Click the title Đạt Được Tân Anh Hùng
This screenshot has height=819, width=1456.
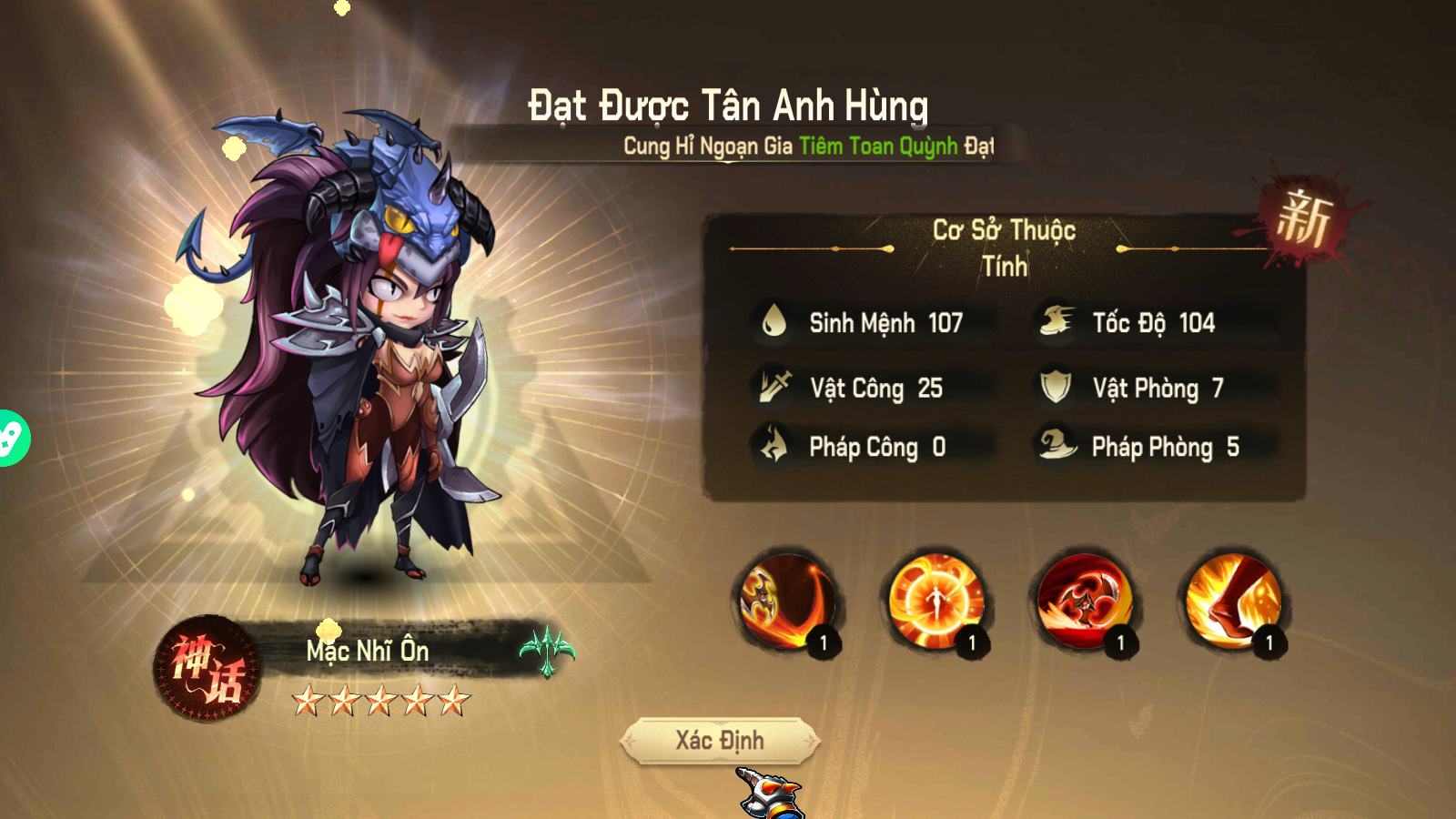click(728, 104)
